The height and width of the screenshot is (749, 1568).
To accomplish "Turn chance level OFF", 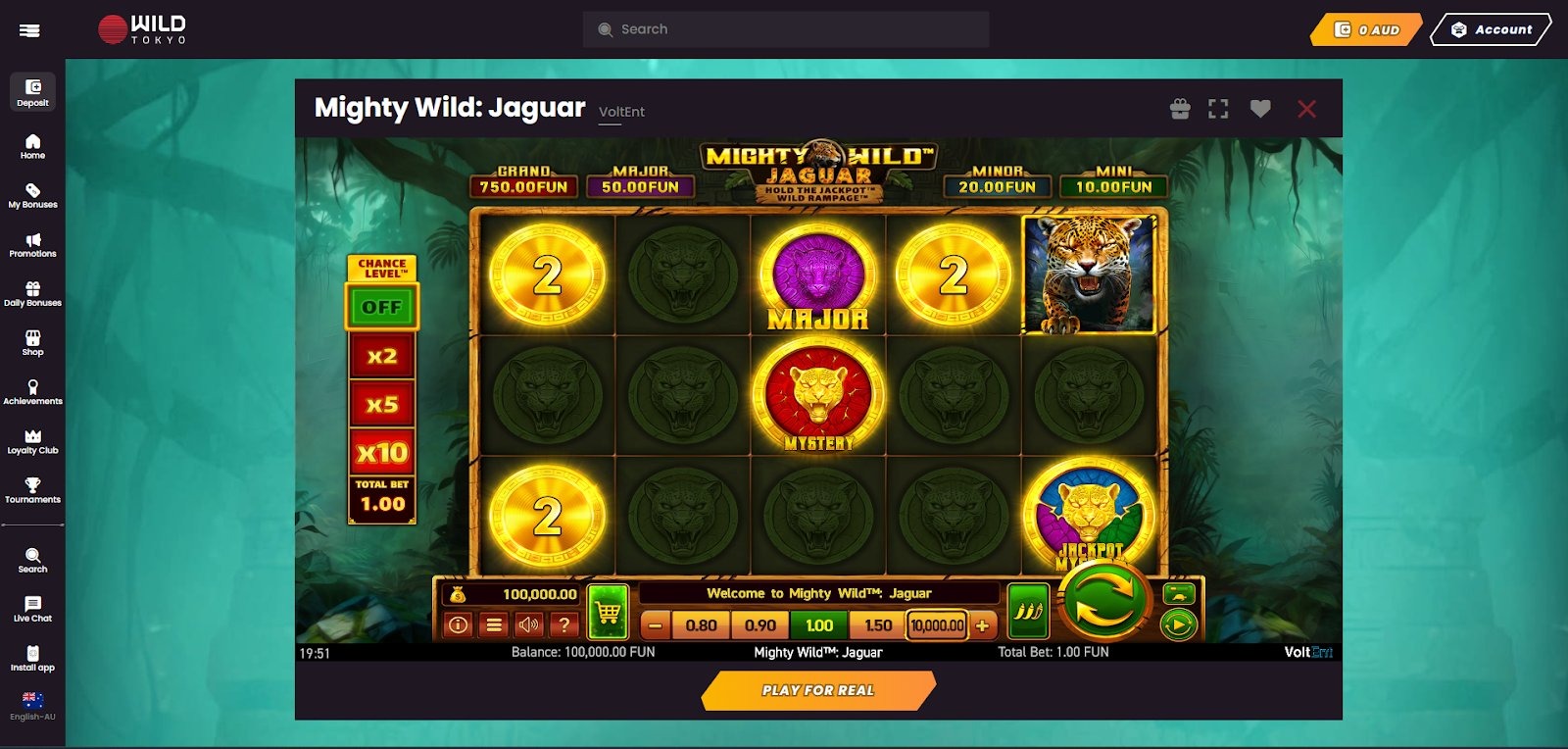I will pyautogui.click(x=382, y=307).
